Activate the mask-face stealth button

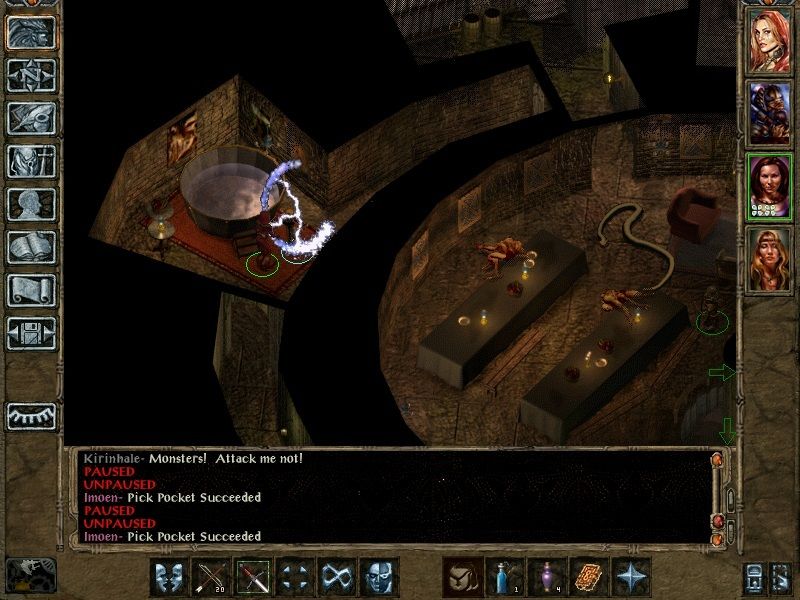pyautogui.click(x=378, y=577)
